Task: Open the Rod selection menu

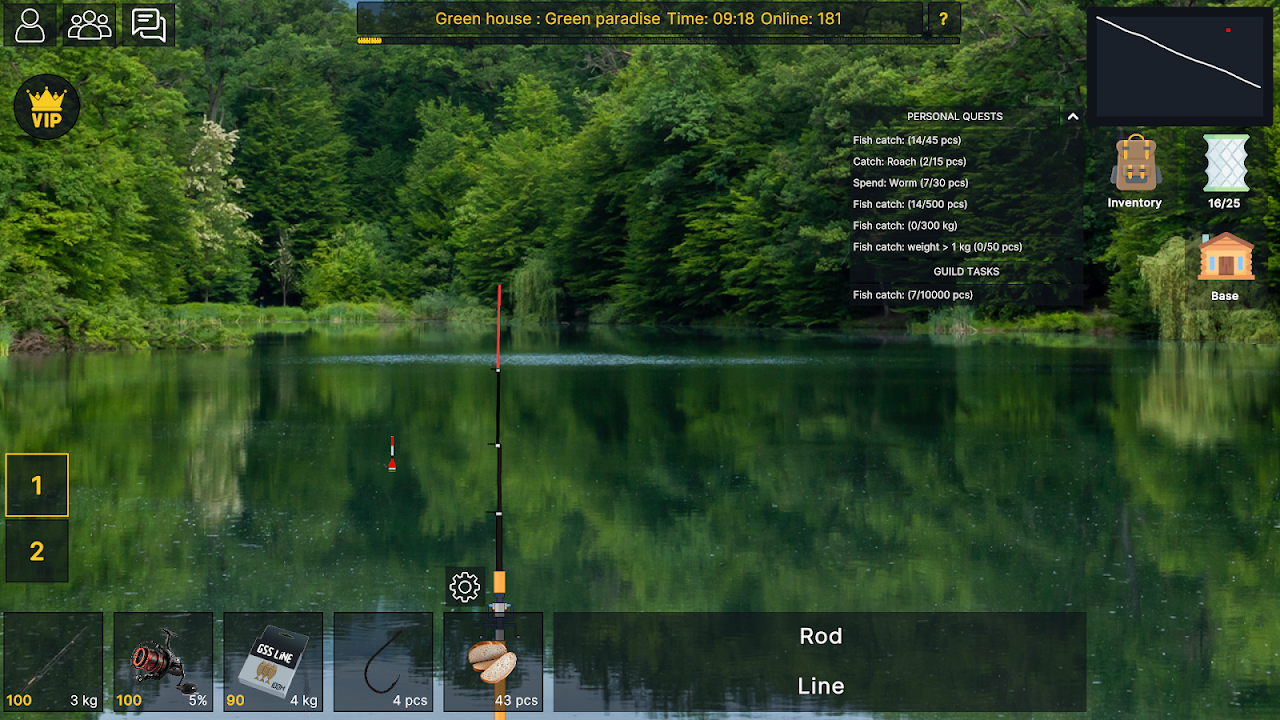Action: pyautogui.click(x=820, y=636)
